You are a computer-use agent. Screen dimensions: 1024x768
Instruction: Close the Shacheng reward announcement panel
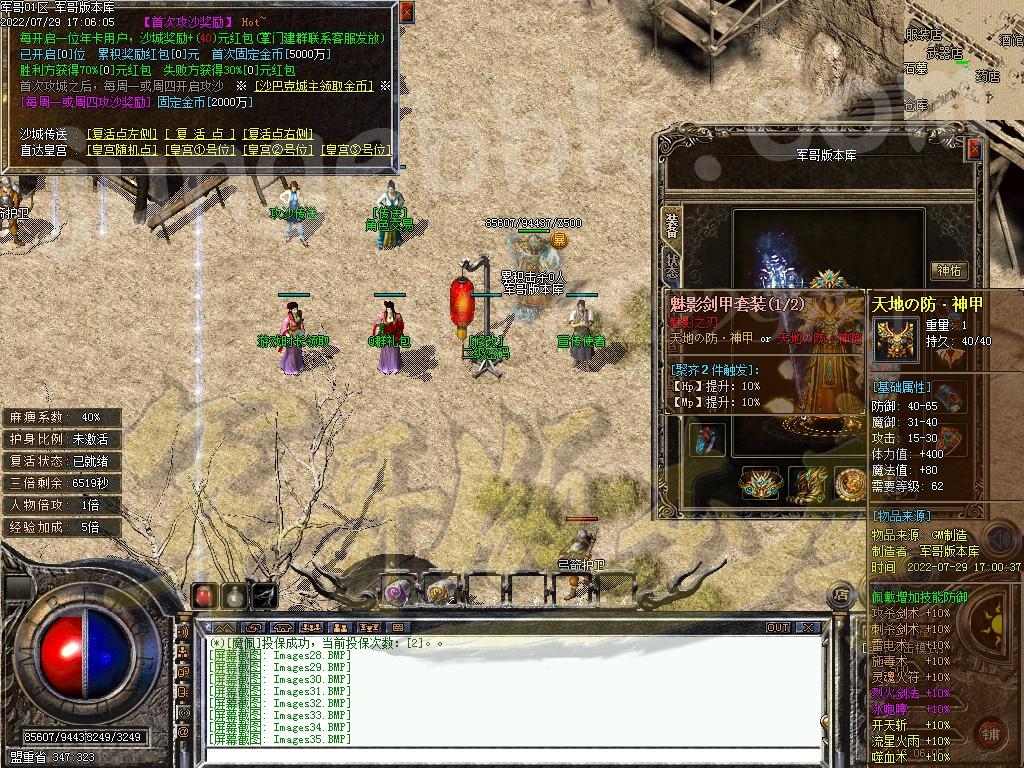[x=406, y=12]
